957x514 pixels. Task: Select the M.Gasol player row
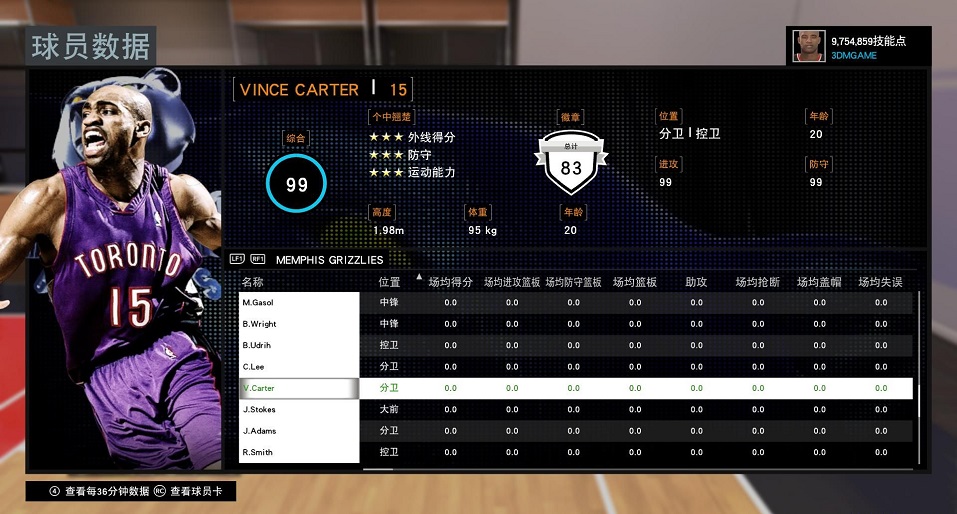[x=299, y=302]
